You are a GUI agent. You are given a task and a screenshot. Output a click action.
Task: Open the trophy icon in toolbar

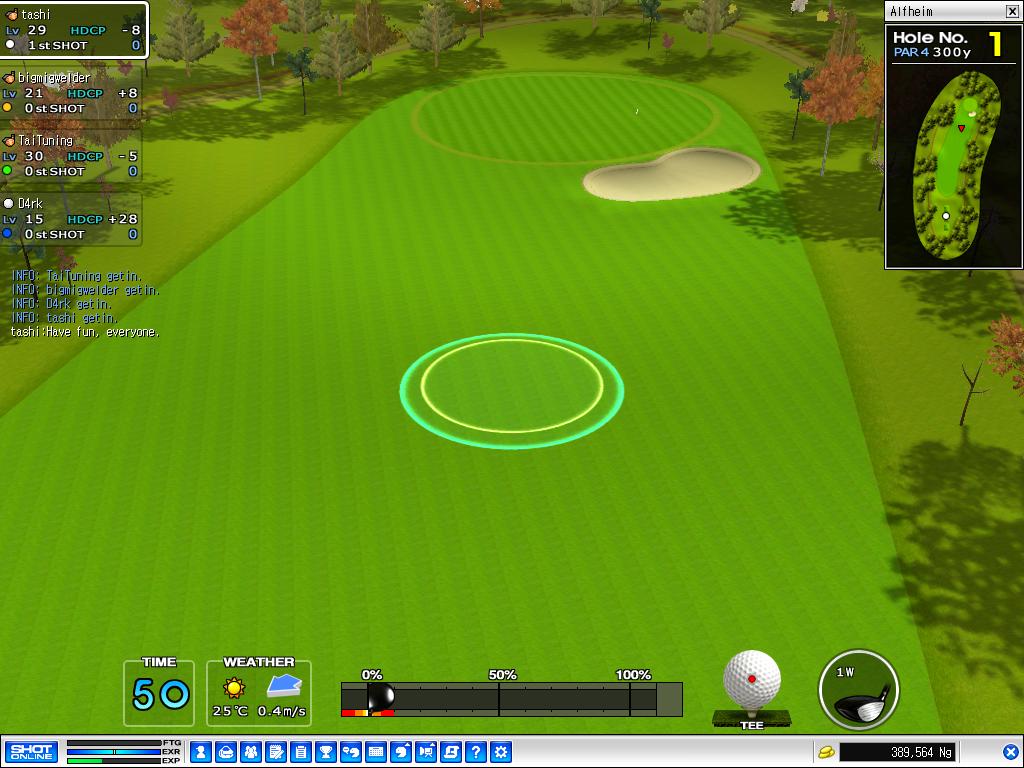pos(326,752)
